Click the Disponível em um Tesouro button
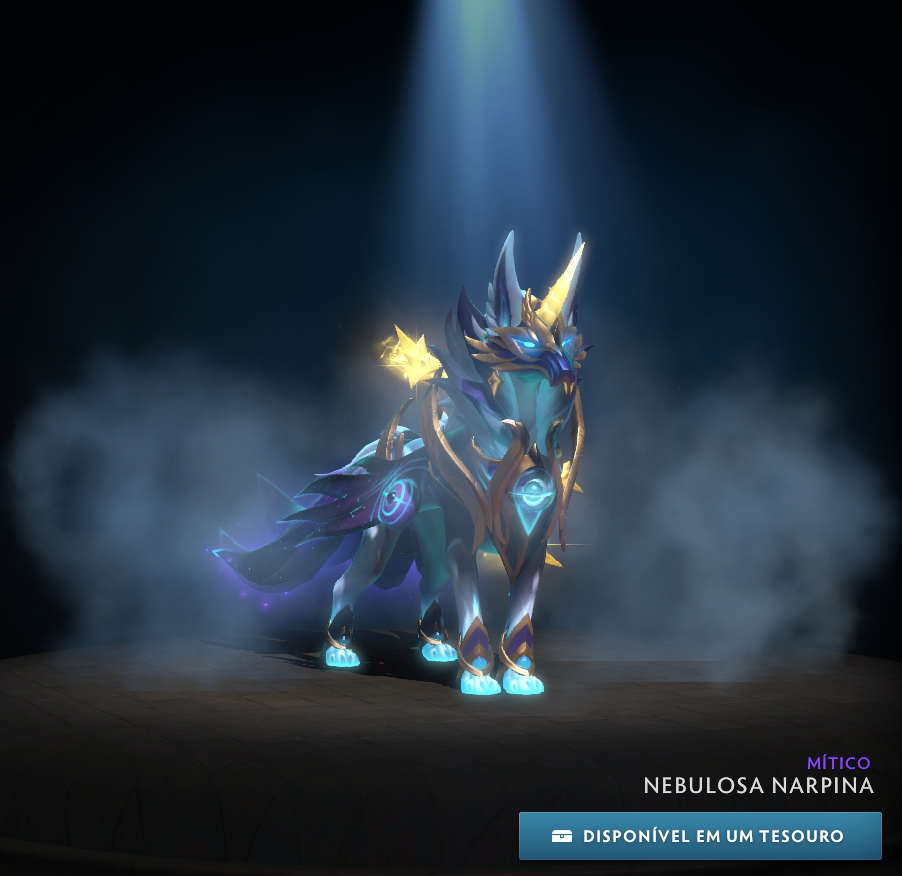 [x=700, y=836]
